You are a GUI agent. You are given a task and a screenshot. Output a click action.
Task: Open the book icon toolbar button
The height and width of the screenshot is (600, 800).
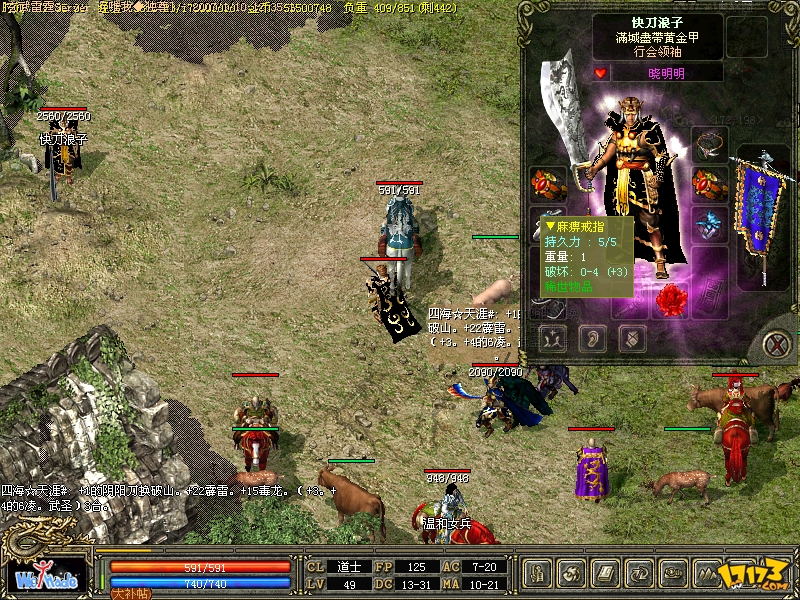tap(605, 574)
